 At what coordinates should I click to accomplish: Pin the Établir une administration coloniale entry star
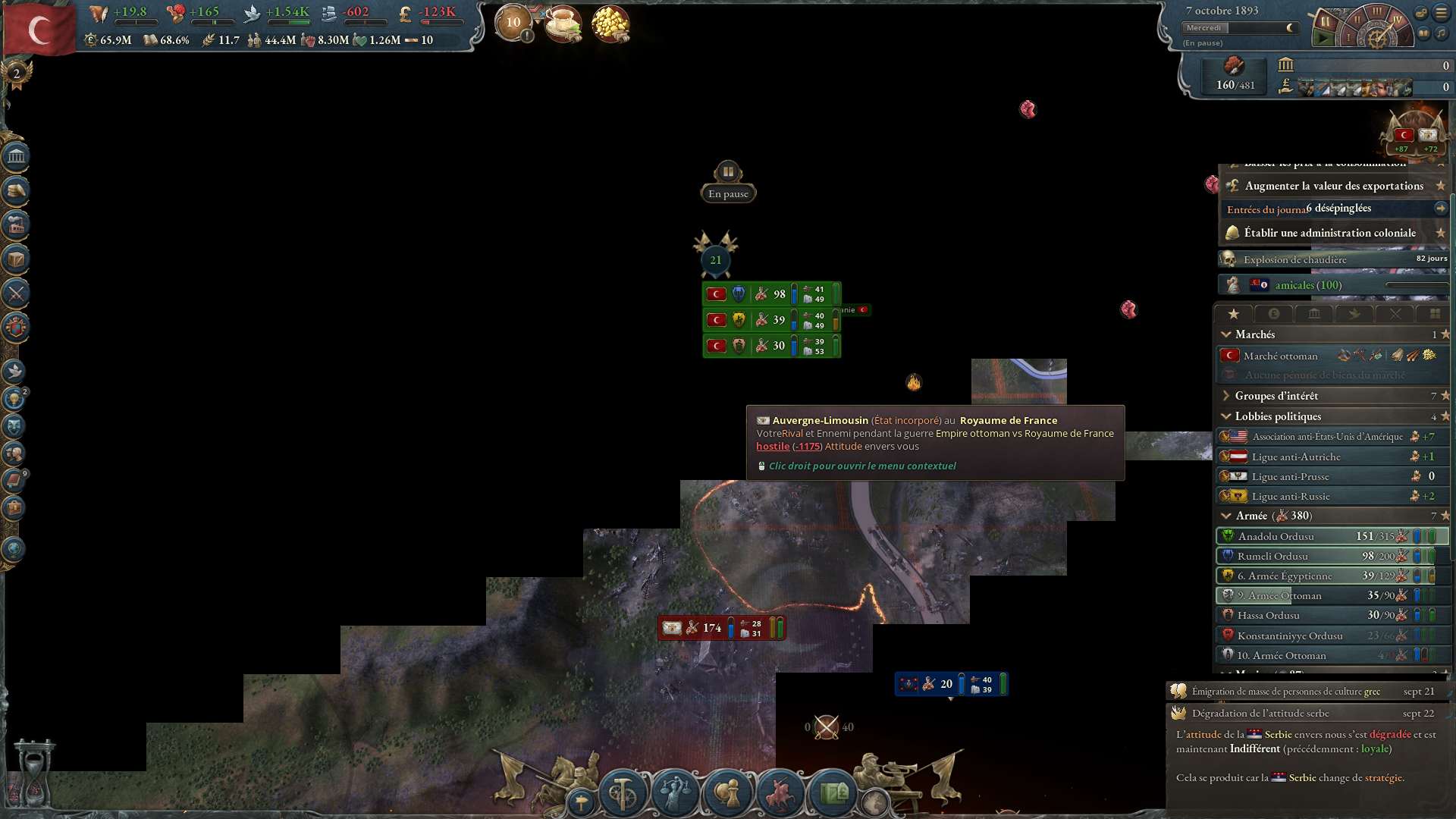pos(1441,233)
